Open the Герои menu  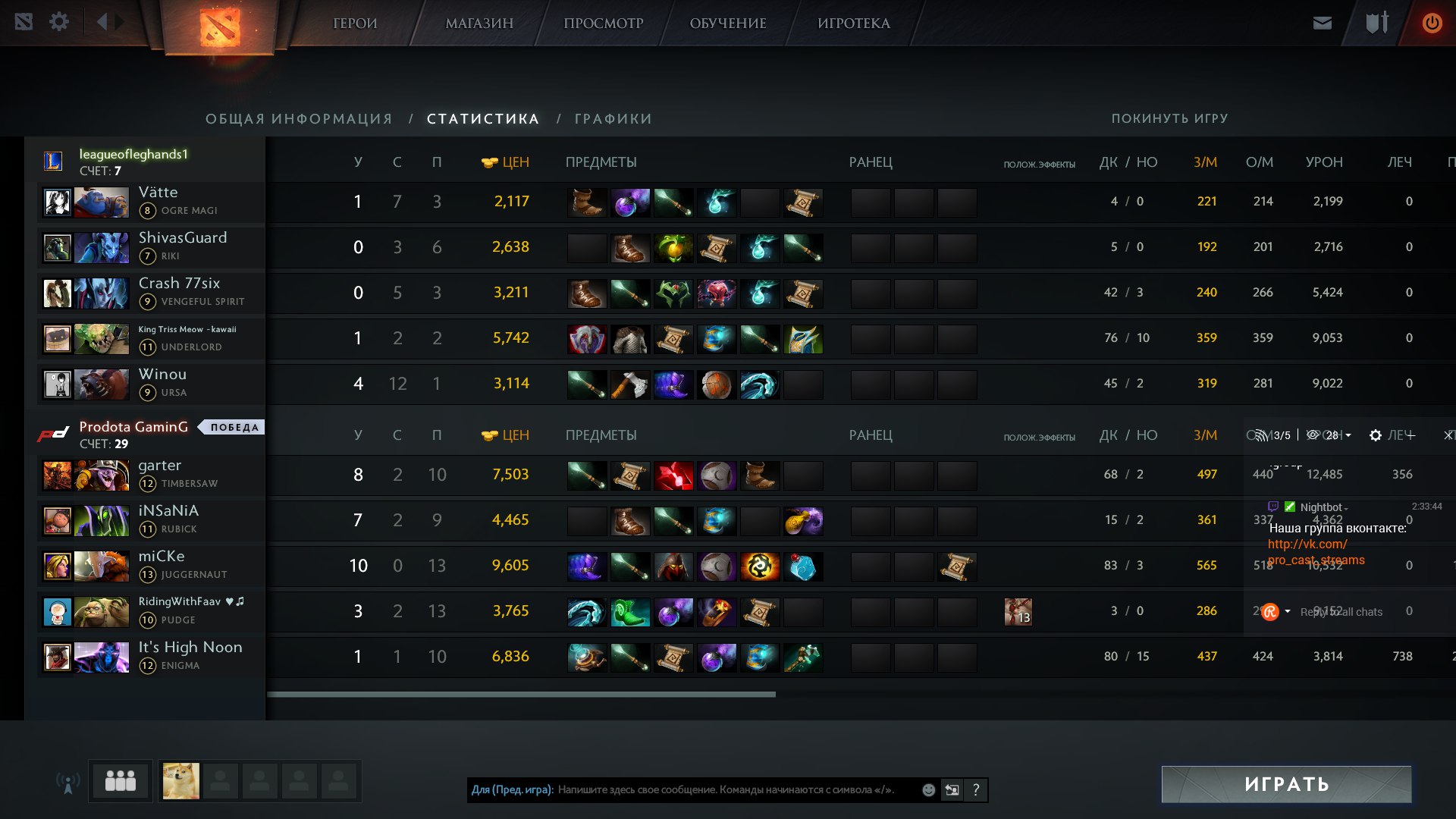point(355,24)
